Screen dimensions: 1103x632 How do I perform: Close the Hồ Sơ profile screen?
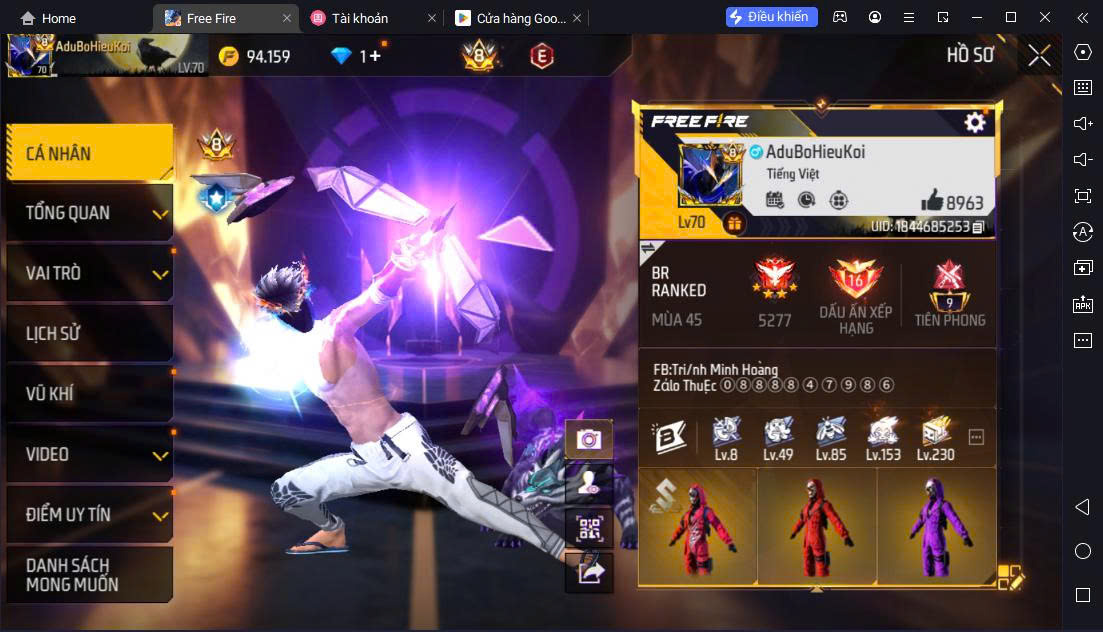pyautogui.click(x=1039, y=55)
